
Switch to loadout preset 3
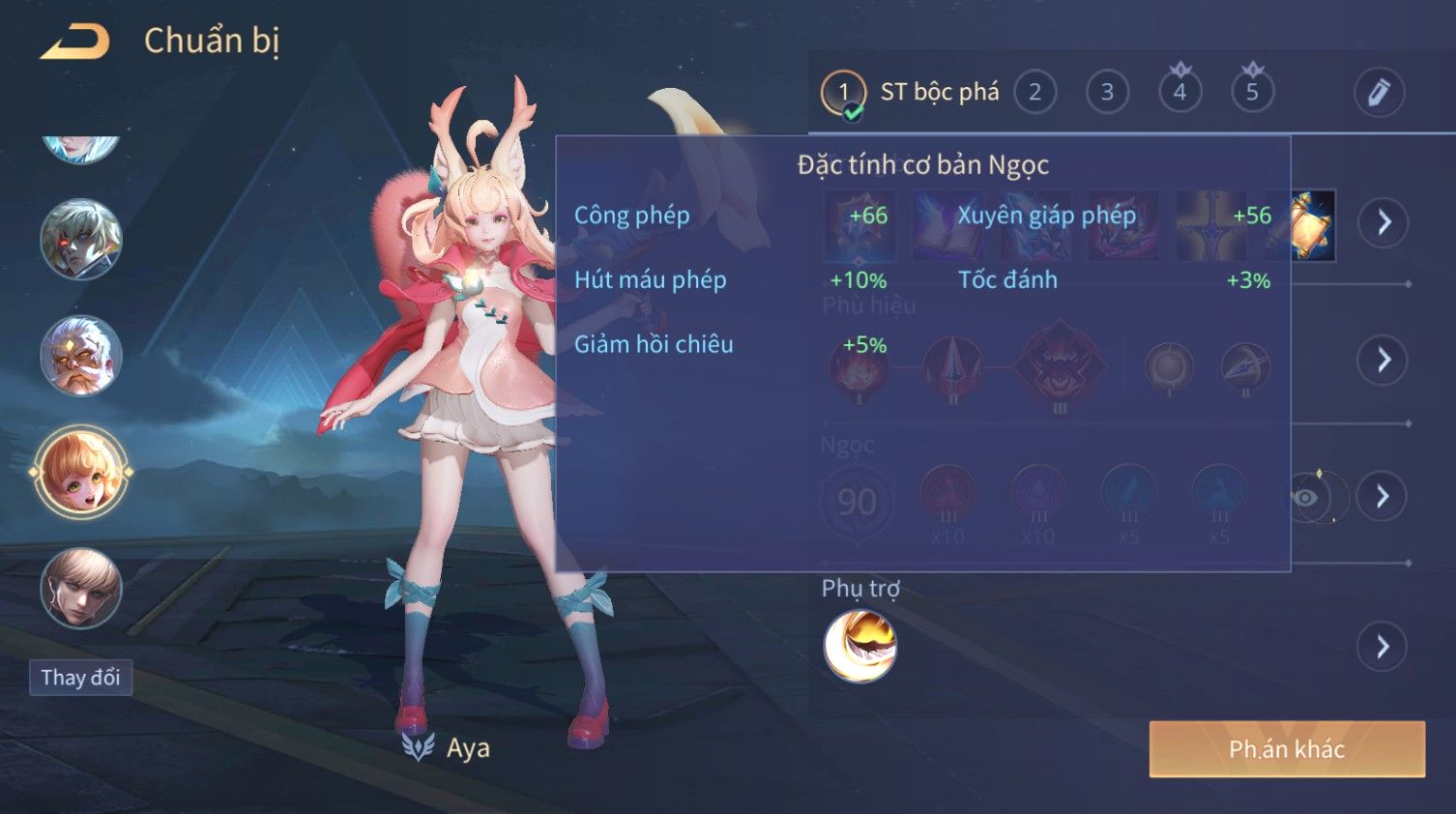pyautogui.click(x=1107, y=93)
